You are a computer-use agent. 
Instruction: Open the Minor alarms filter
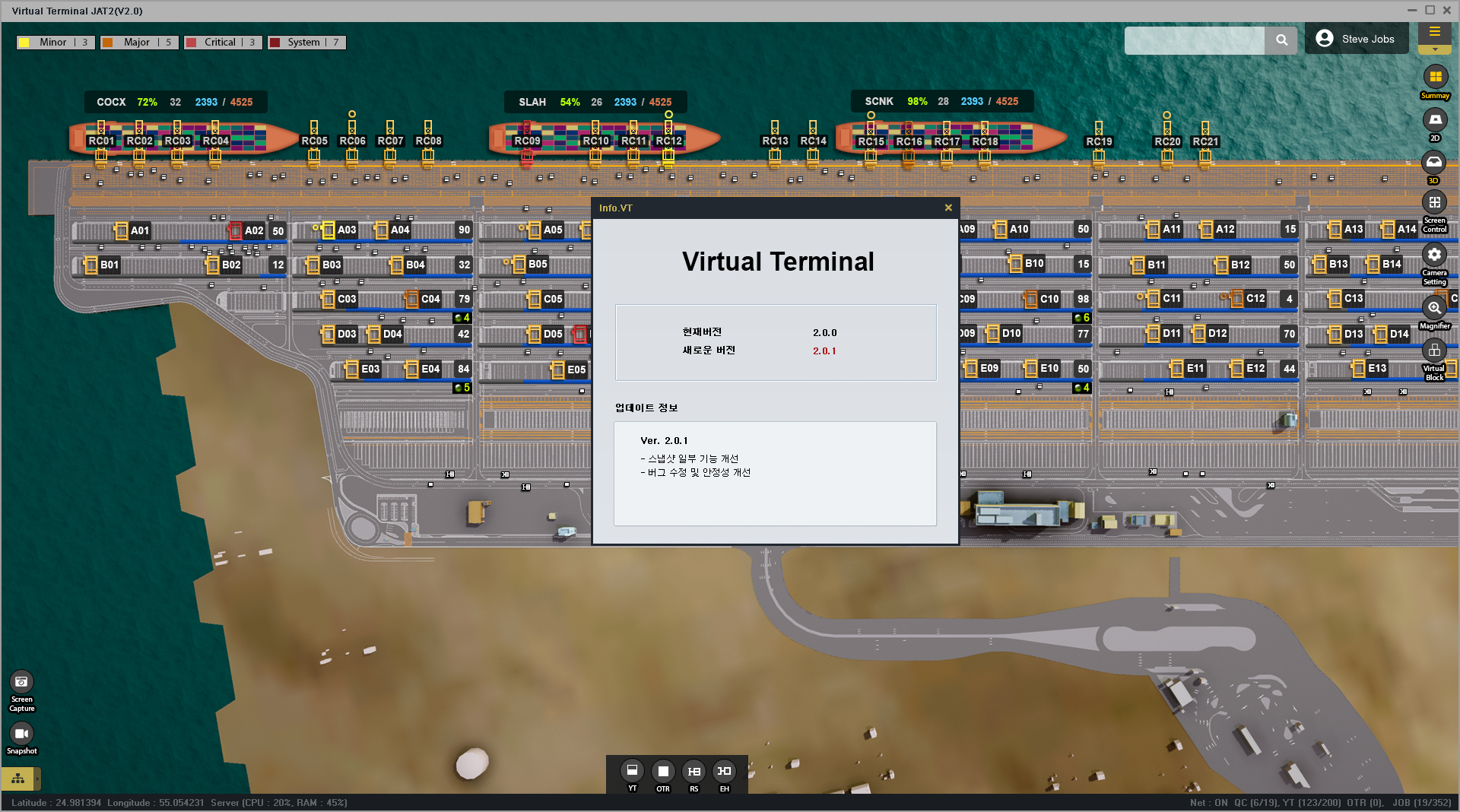[x=56, y=43]
